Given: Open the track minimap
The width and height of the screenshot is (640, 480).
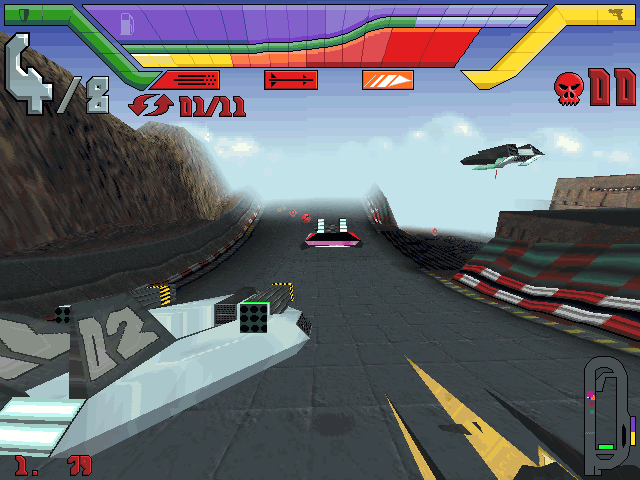Looking at the screenshot, I should point(610,415).
